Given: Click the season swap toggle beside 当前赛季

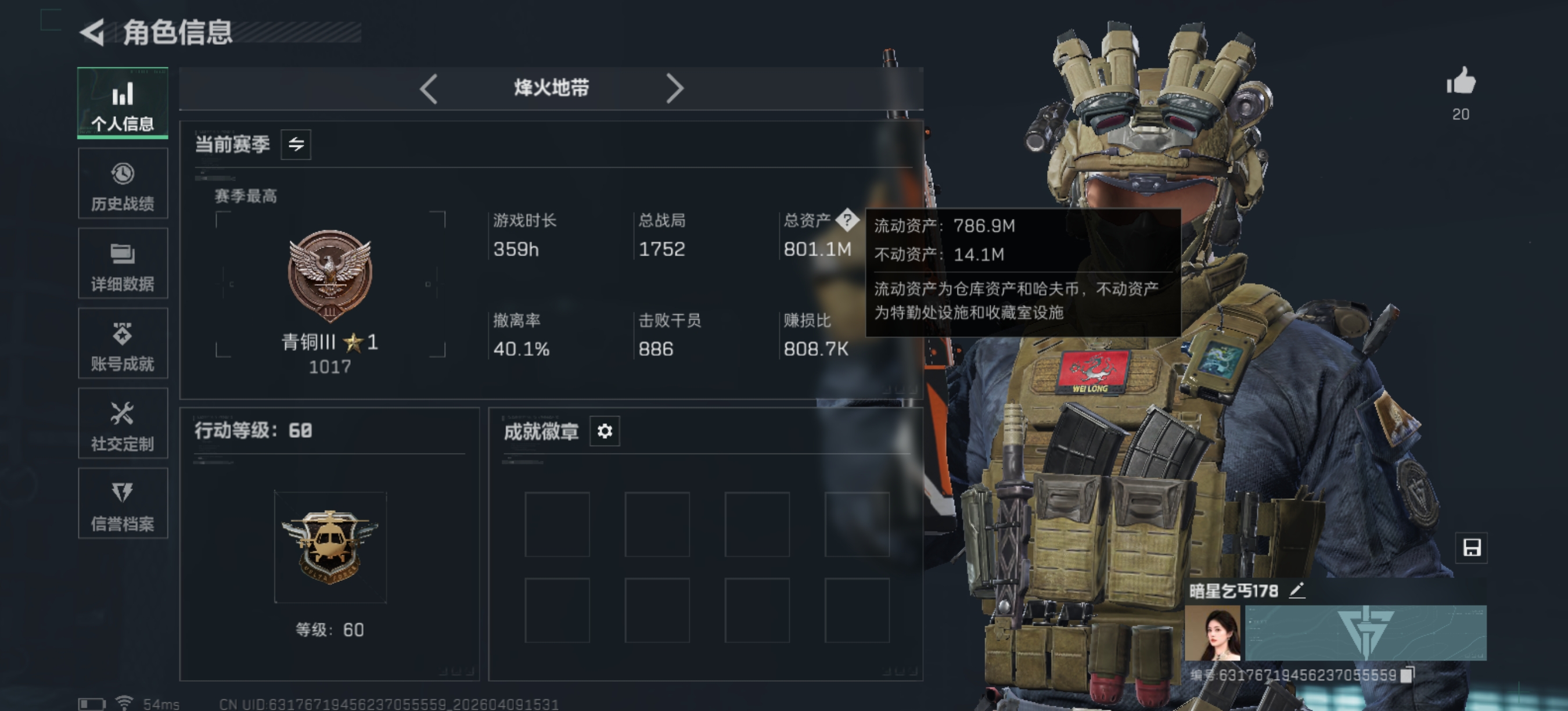Looking at the screenshot, I should click(296, 144).
